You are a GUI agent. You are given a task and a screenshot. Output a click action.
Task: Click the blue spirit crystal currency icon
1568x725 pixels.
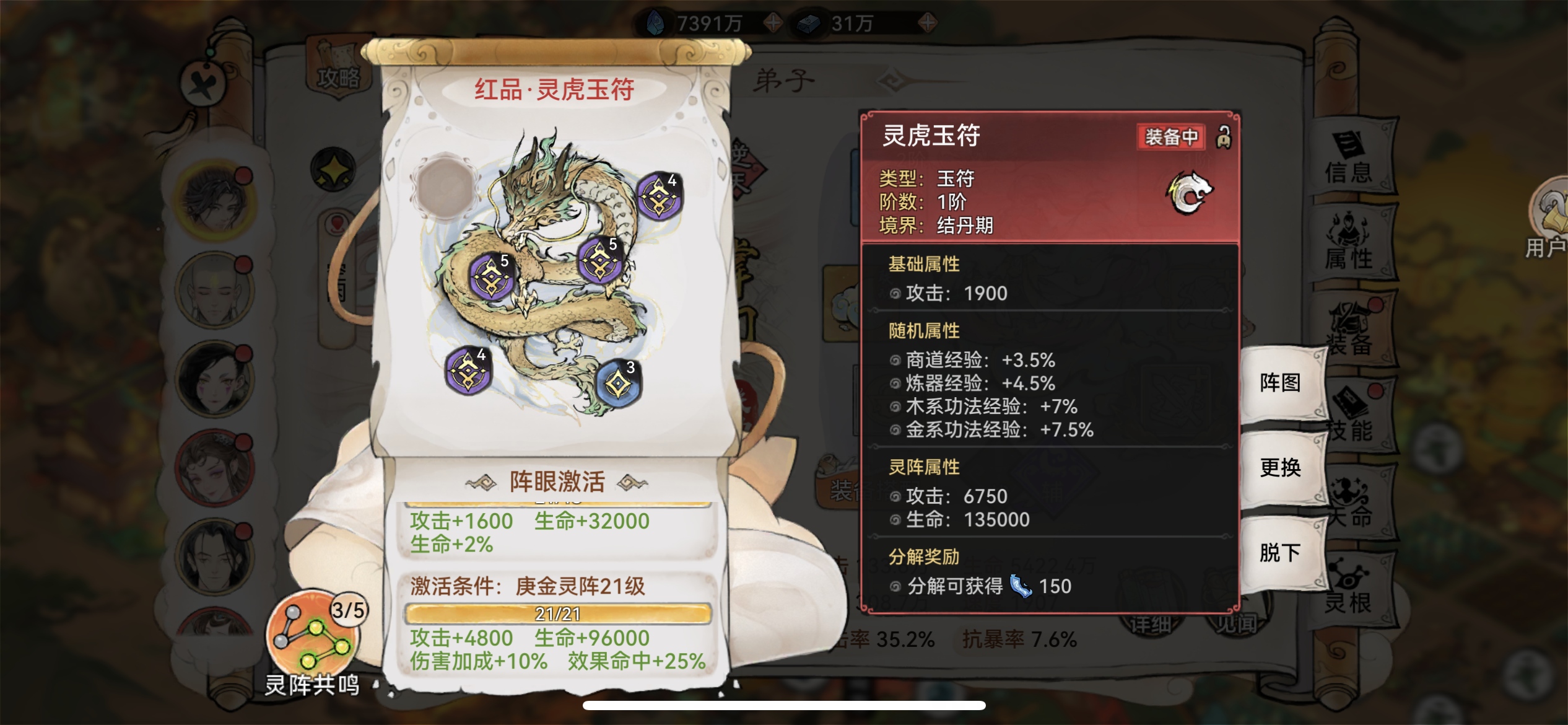tap(656, 22)
